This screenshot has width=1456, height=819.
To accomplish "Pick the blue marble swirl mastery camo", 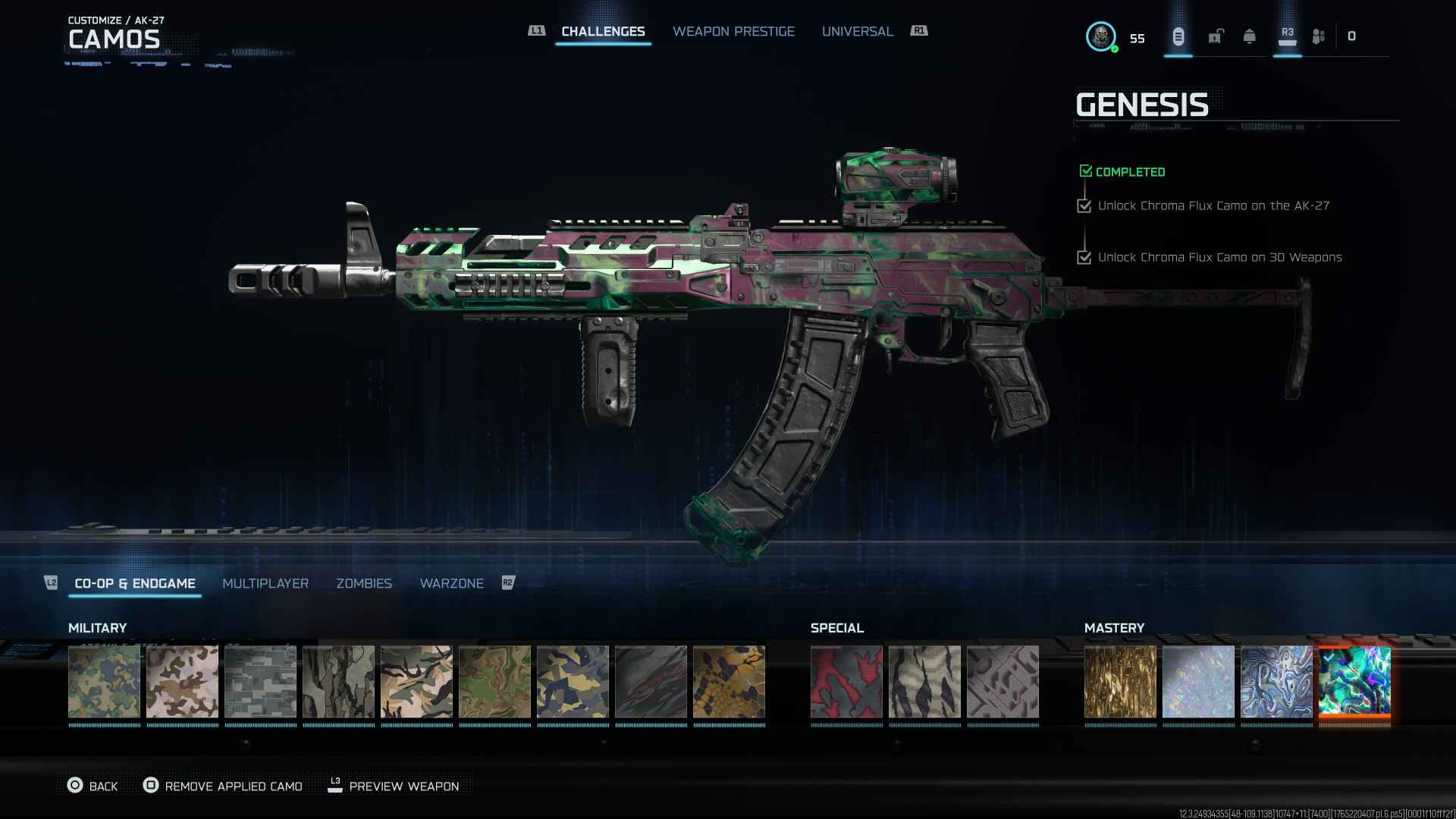I will [x=1276, y=681].
